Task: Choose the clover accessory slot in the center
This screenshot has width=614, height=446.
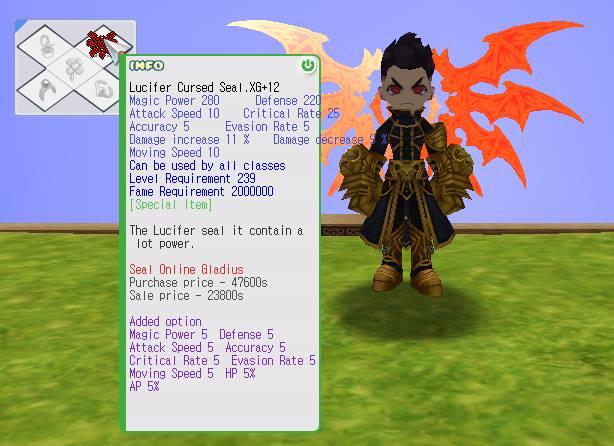Action: [73, 68]
